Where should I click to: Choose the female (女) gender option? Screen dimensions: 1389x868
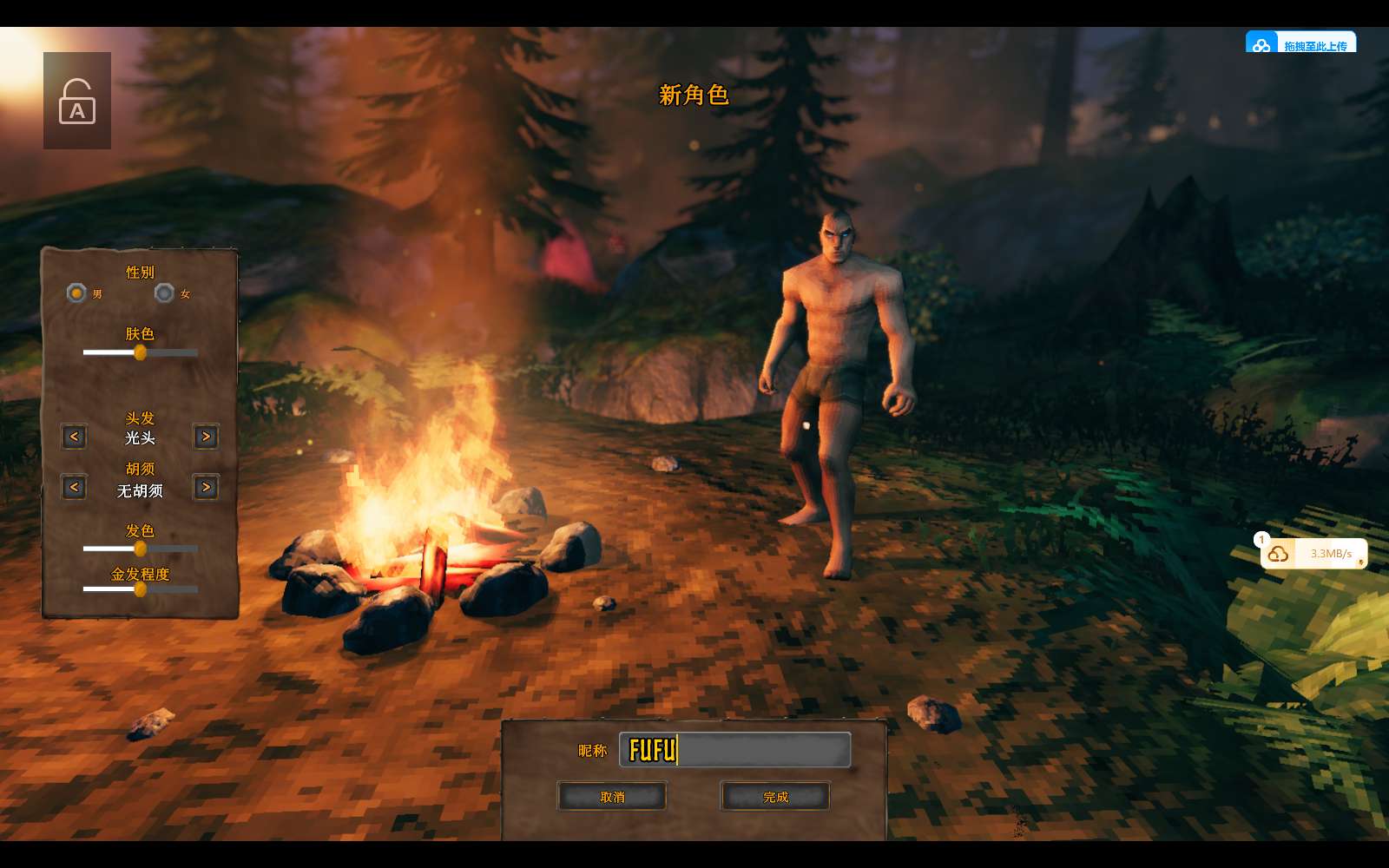coord(164,293)
